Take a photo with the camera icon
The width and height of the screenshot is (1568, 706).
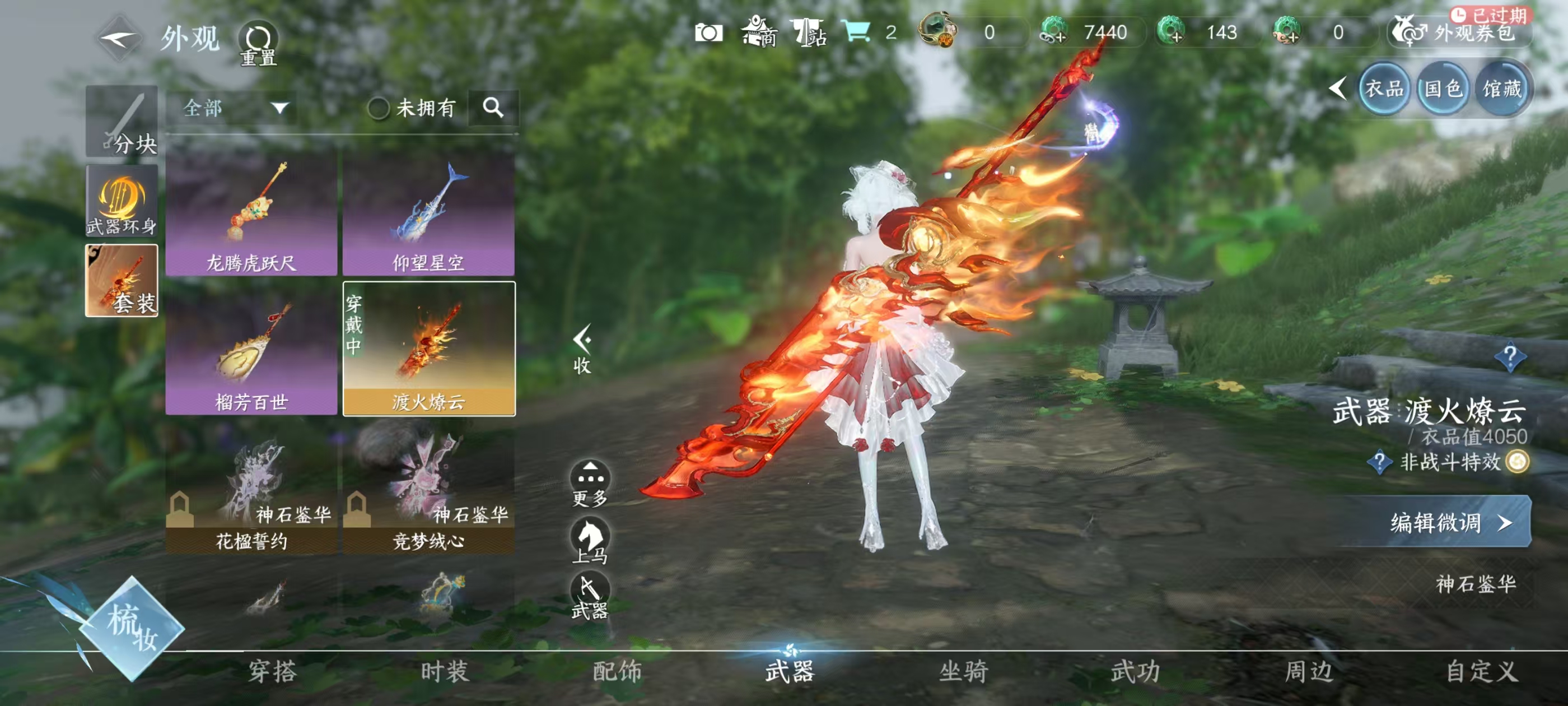(708, 32)
